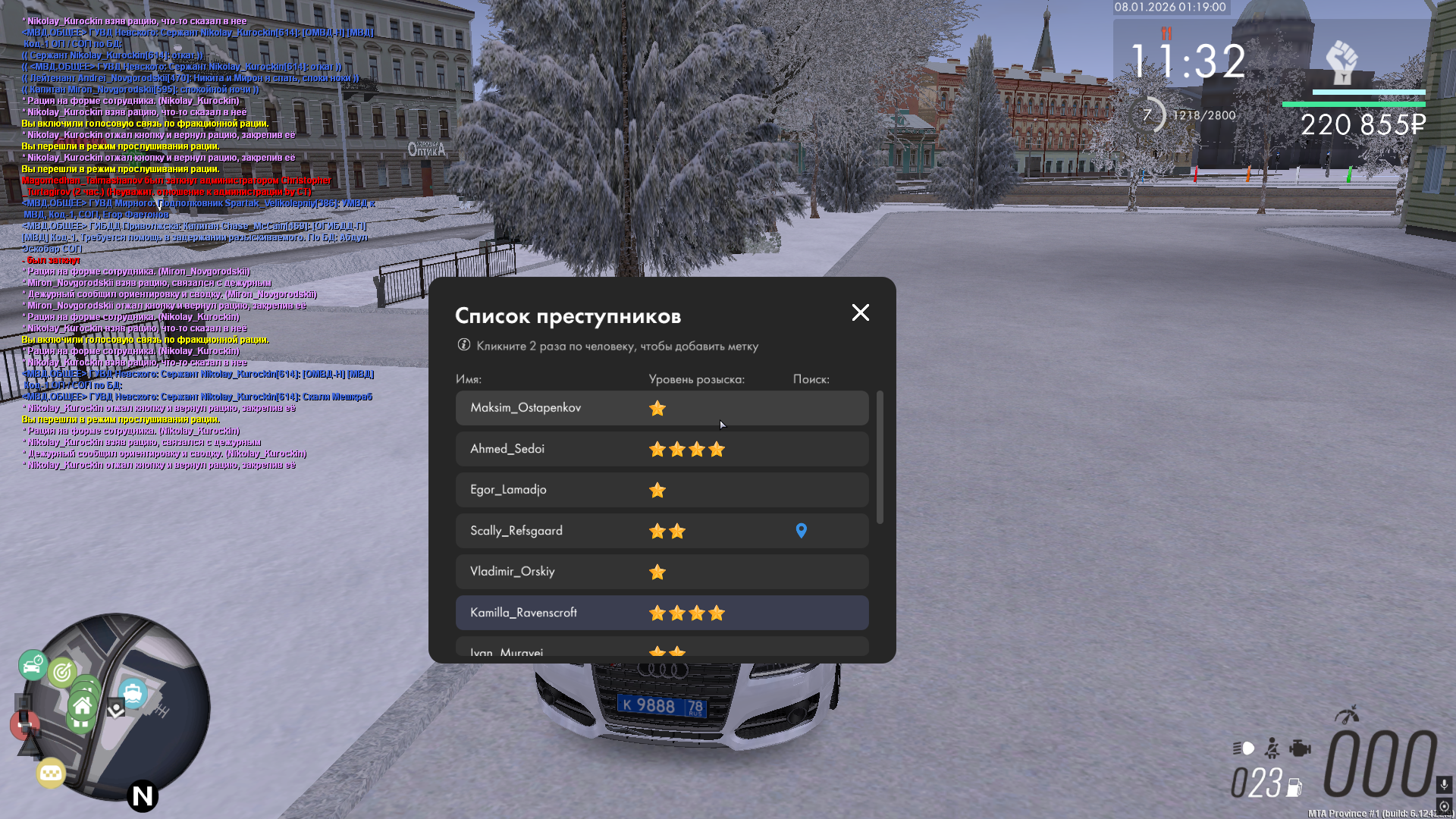1456x819 pixels.
Task: Pick Egor_Lamadjo from the wanted list
Action: 661,490
